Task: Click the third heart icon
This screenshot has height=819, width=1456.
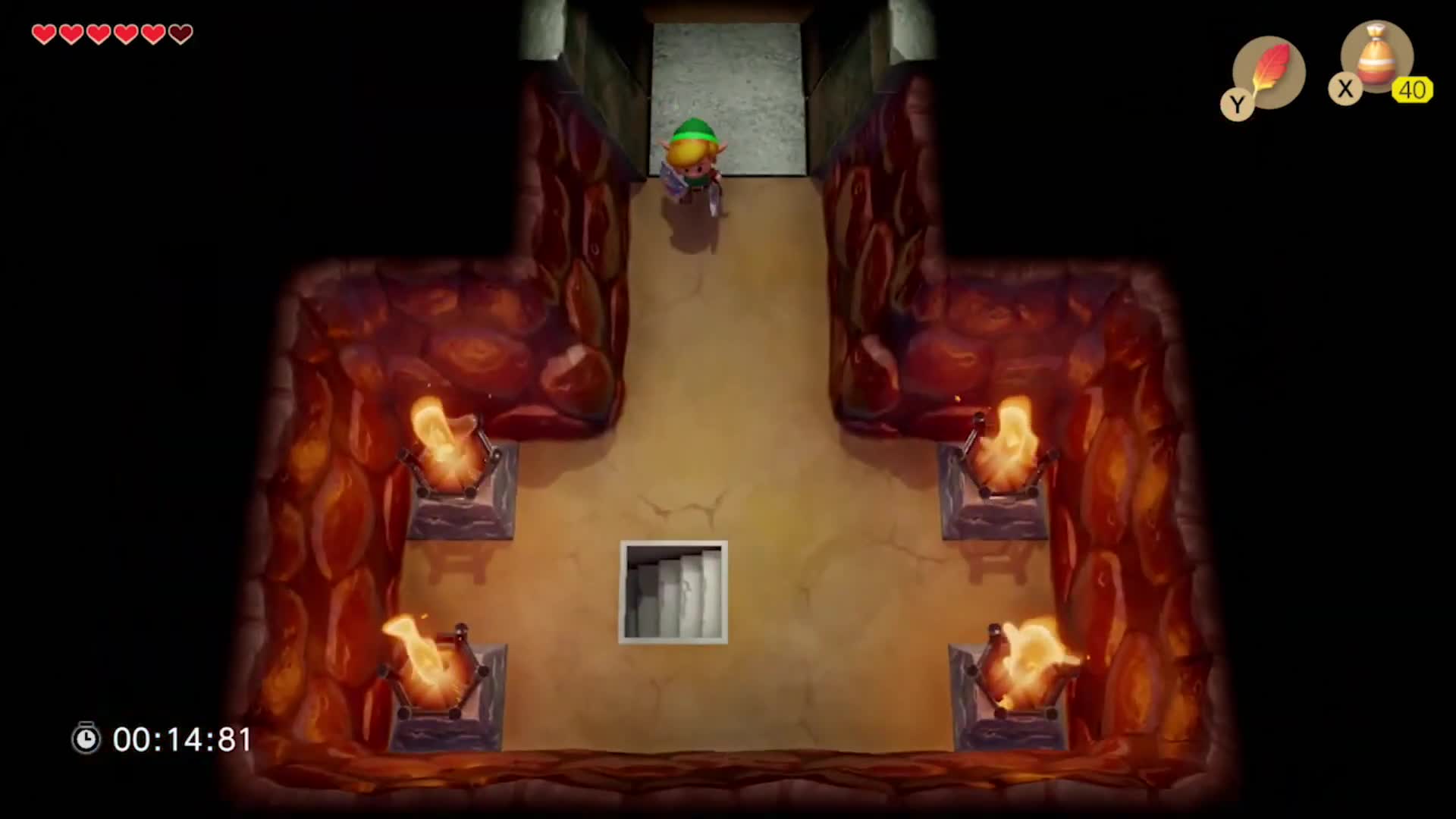Action: click(x=98, y=33)
